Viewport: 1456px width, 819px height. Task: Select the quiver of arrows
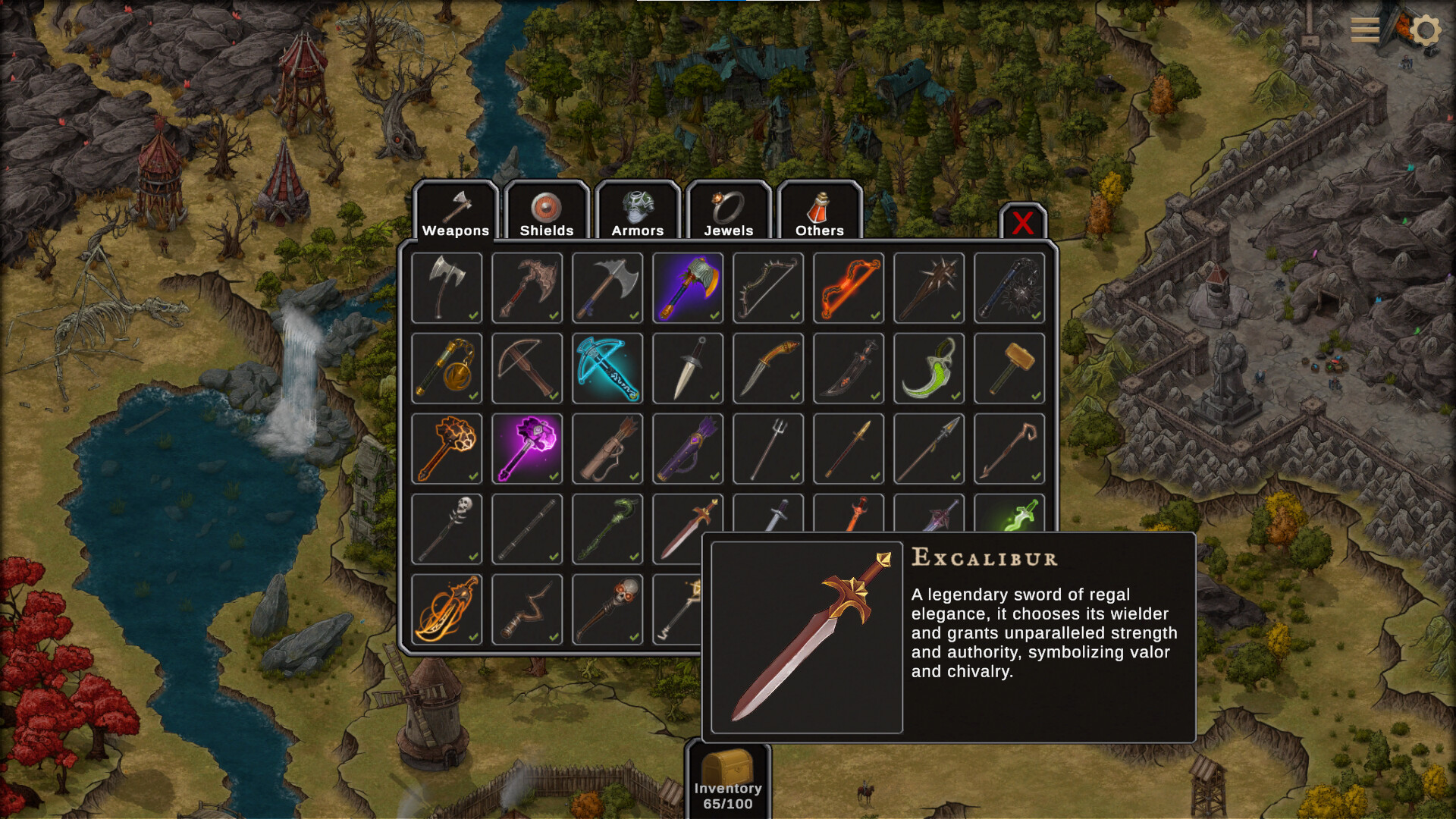[607, 449]
